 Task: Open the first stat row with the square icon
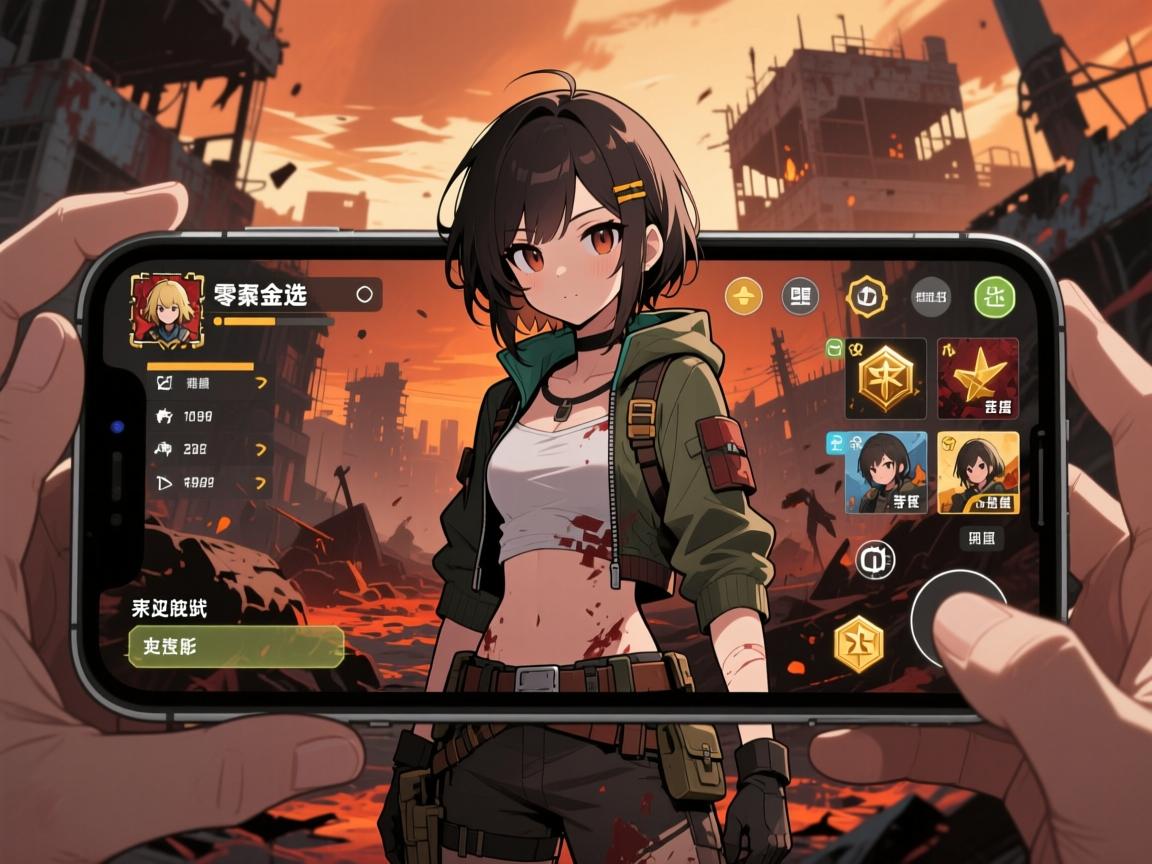(x=209, y=382)
